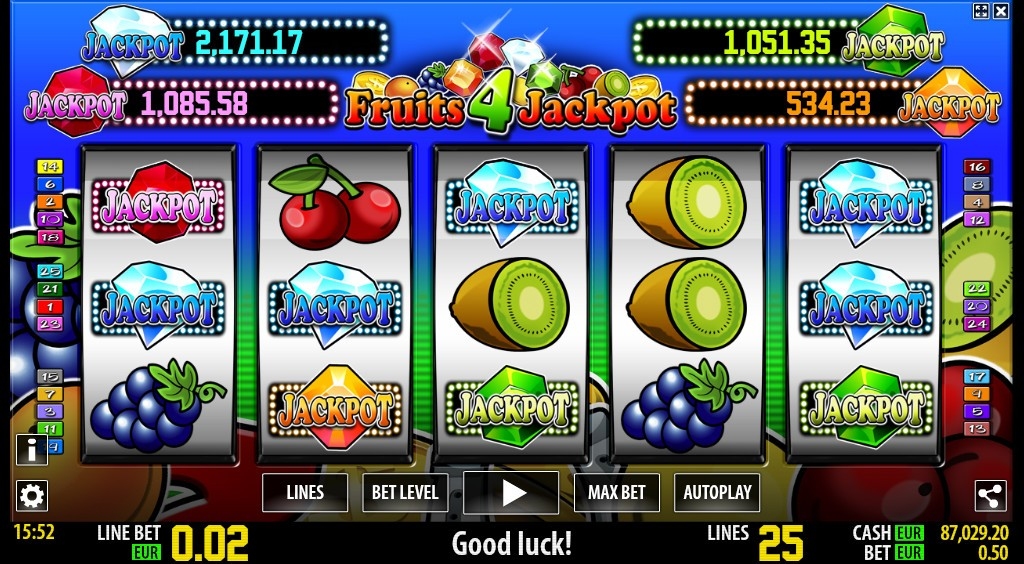
Task: Spin the reels with the play arrow
Action: [511, 492]
